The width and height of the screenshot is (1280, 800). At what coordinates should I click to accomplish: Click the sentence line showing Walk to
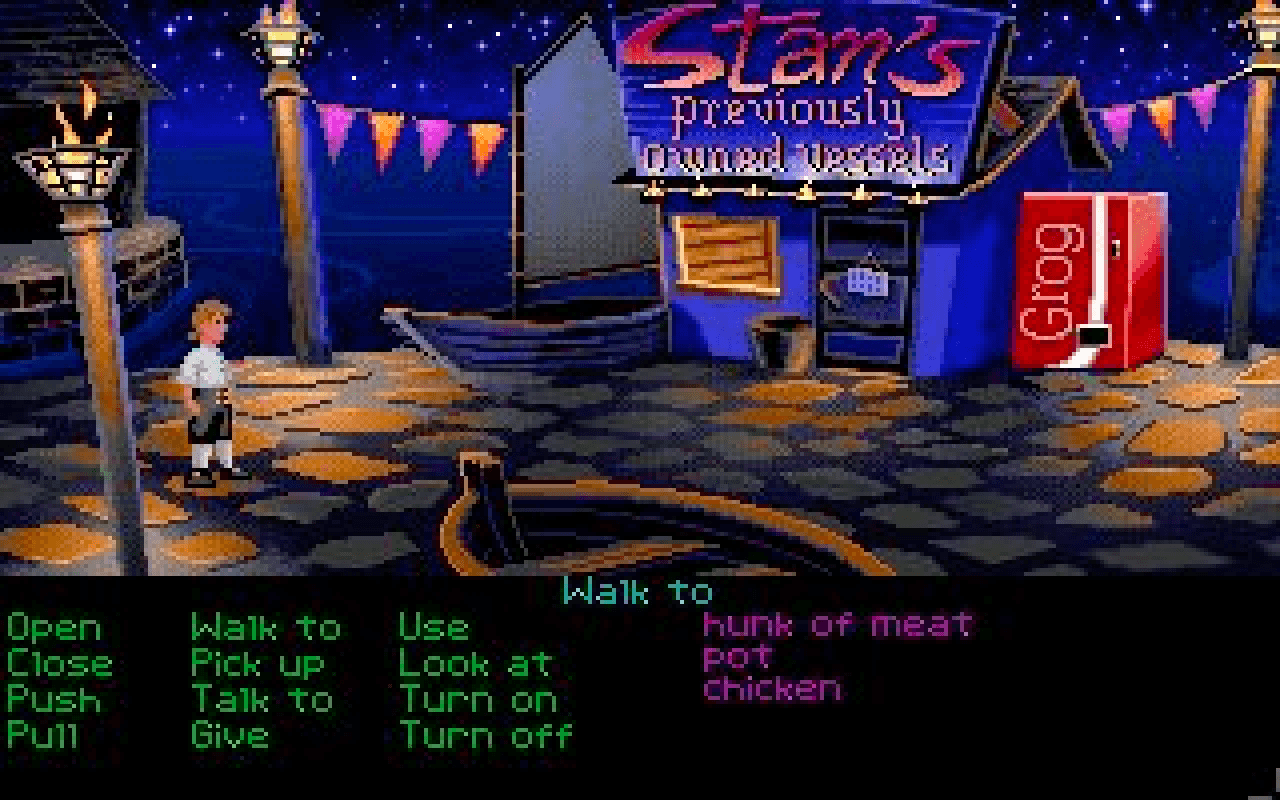(x=637, y=592)
